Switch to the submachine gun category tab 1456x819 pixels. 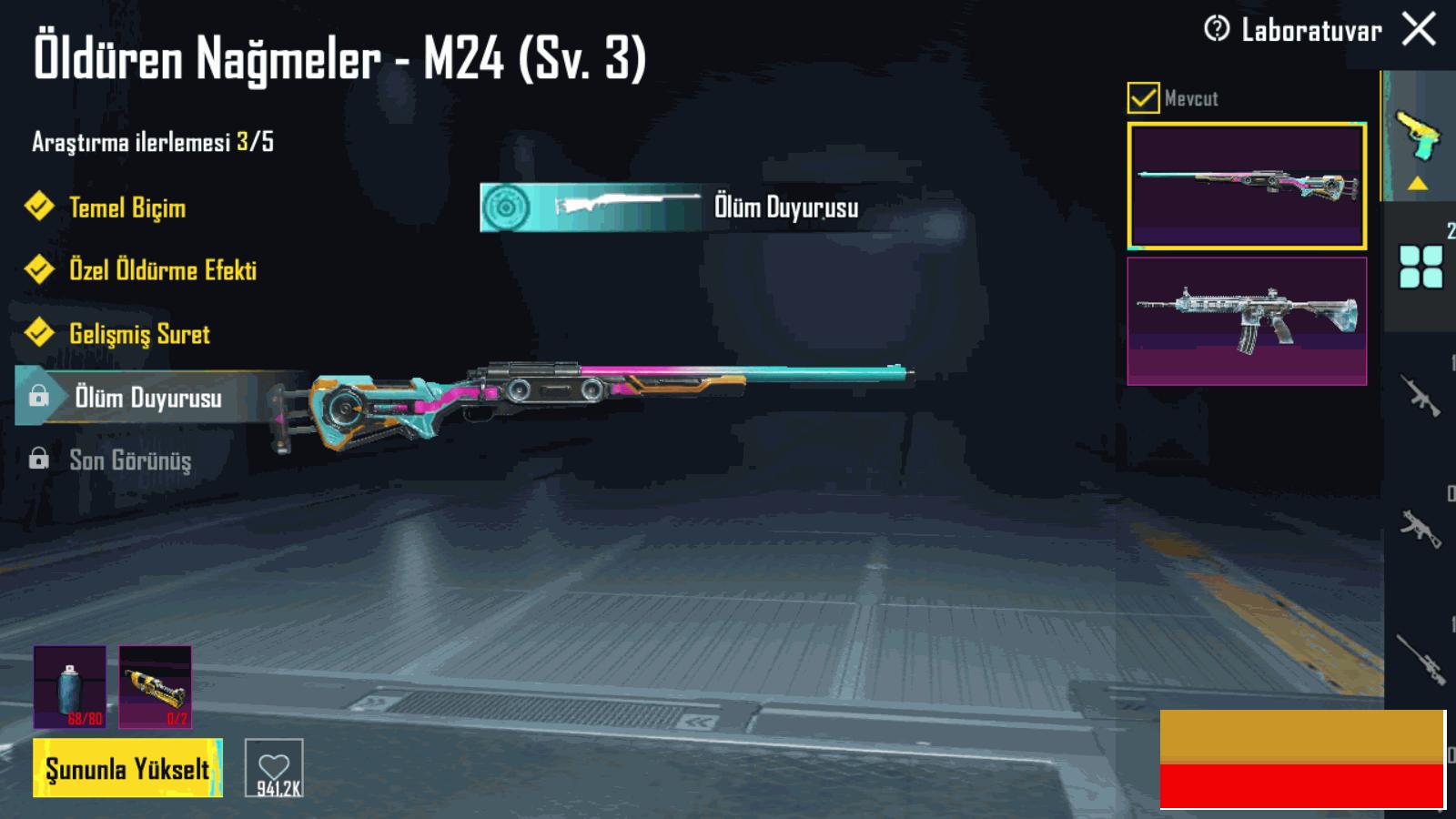tap(1420, 527)
